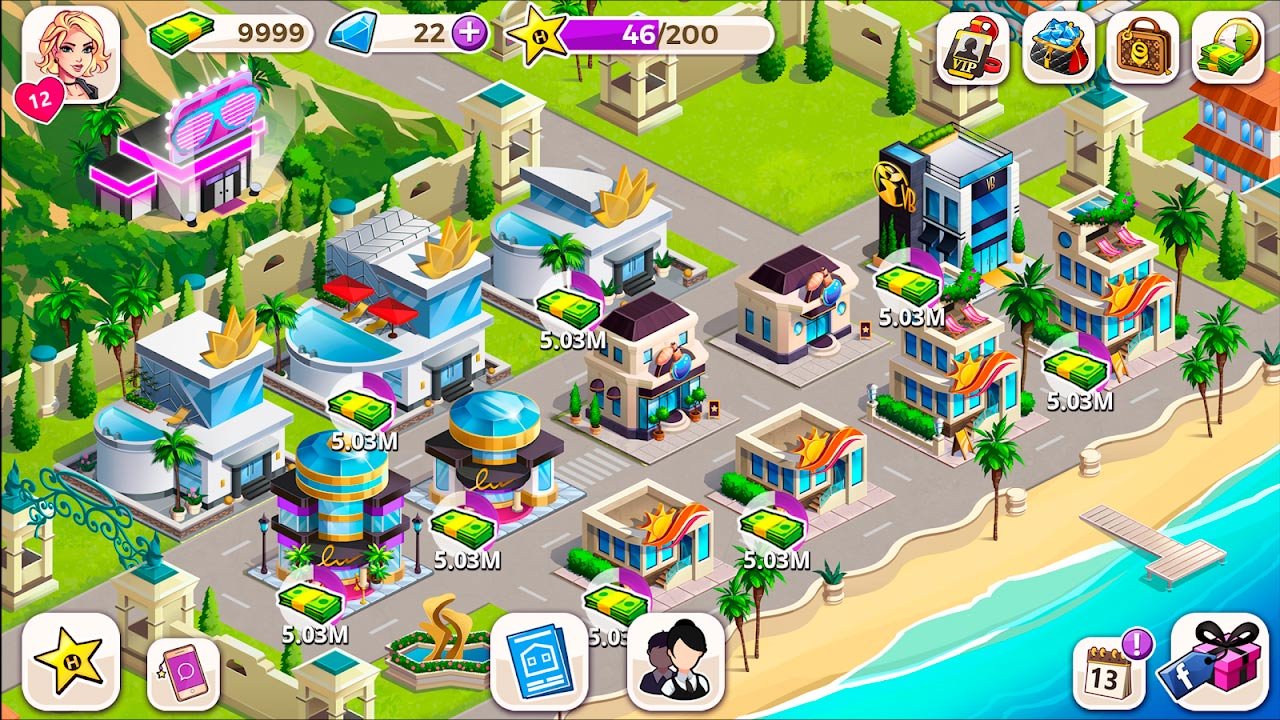Open the blue building catalog book
1280x720 pixels.
539,662
